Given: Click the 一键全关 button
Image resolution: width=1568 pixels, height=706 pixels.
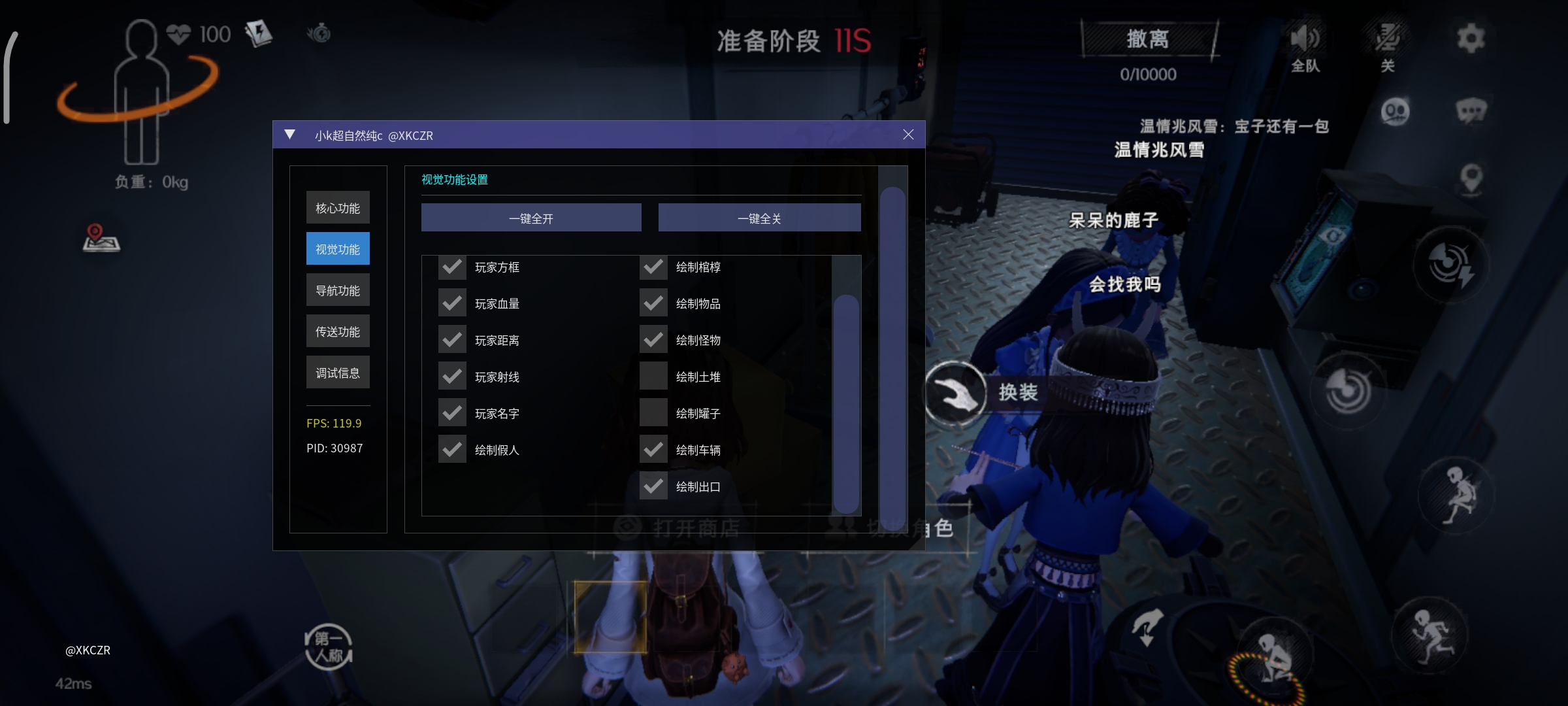Looking at the screenshot, I should (x=759, y=218).
